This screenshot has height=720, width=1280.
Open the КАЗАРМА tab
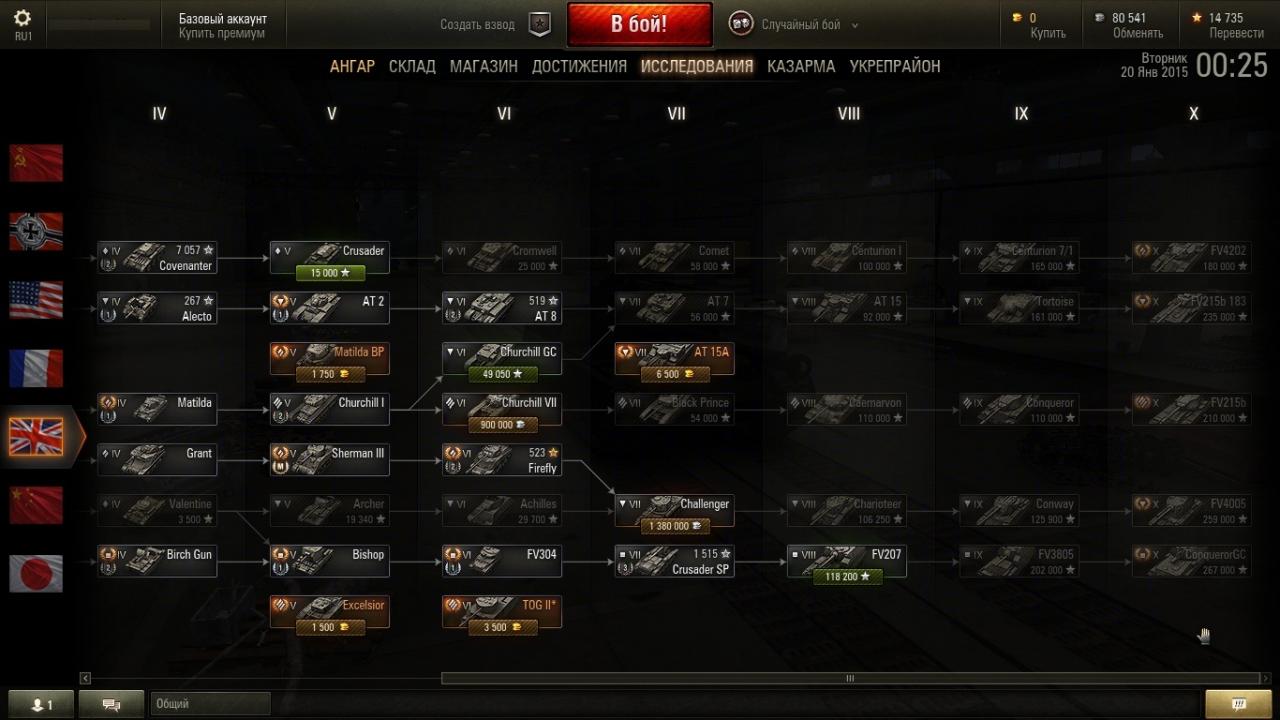pyautogui.click(x=801, y=66)
